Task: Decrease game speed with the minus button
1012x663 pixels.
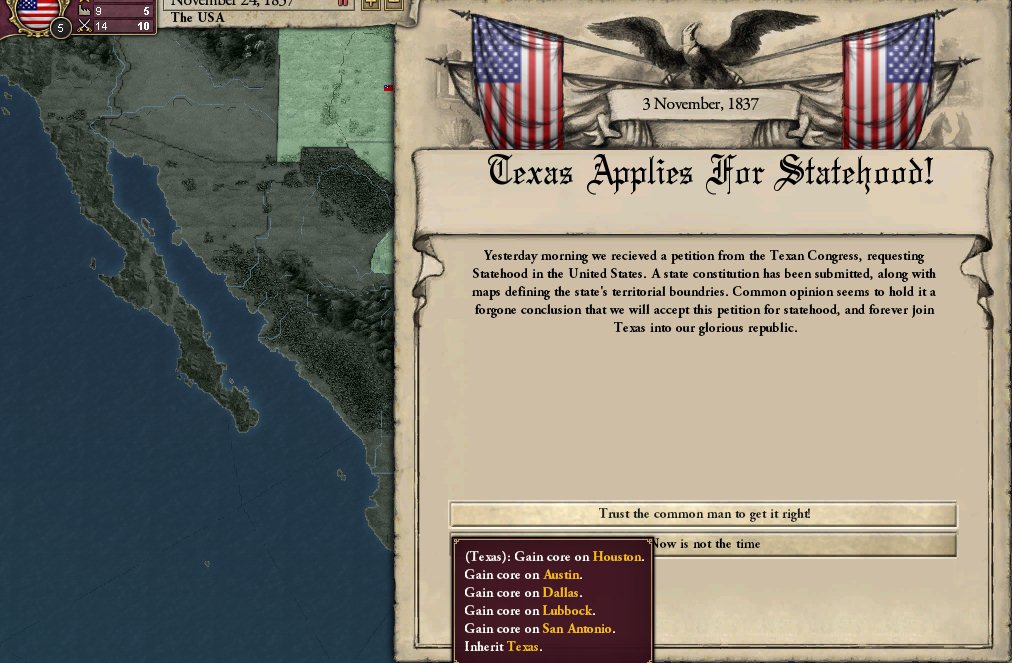Action: [393, 4]
